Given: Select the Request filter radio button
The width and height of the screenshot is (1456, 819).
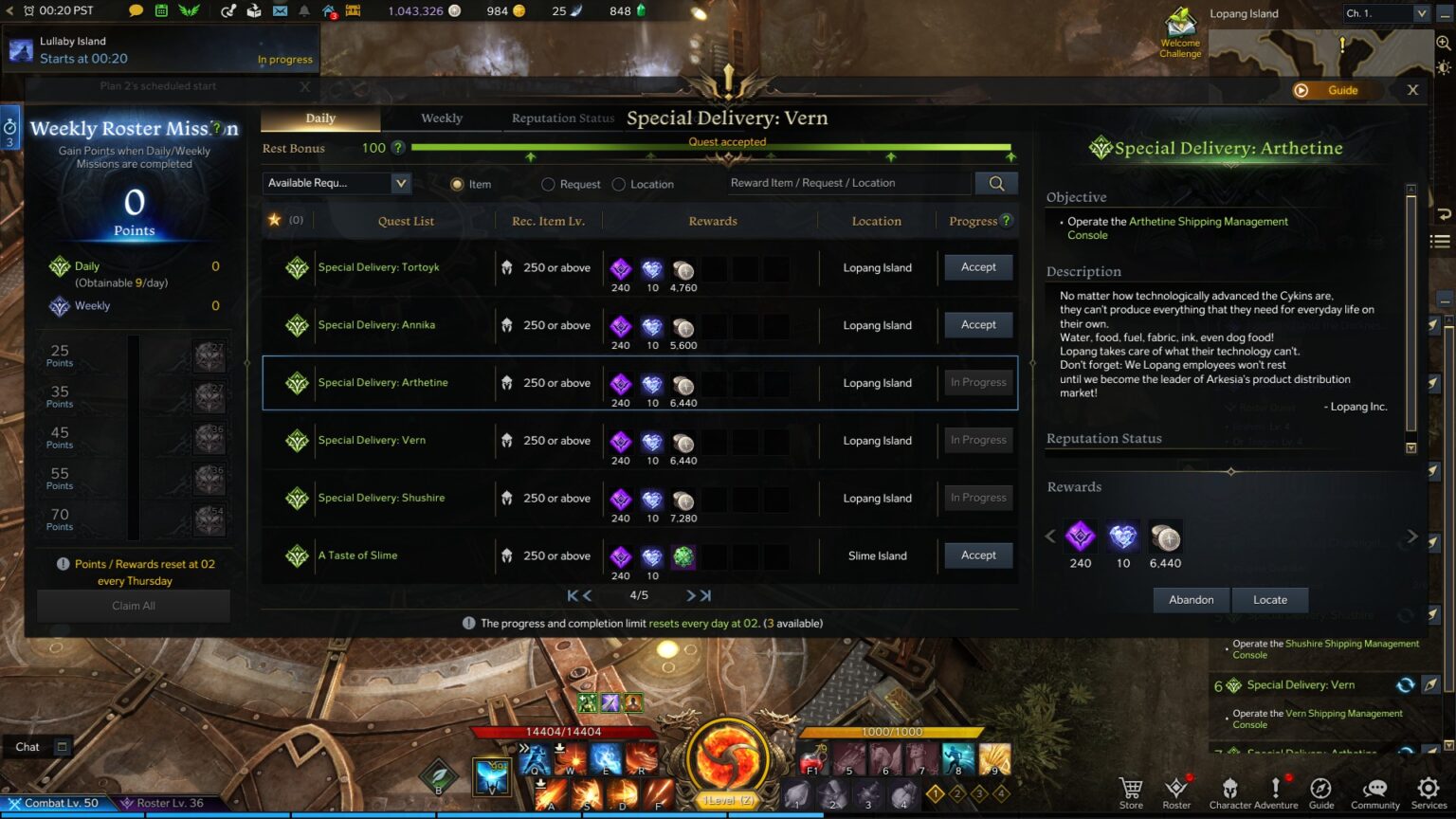Looking at the screenshot, I should tap(548, 183).
